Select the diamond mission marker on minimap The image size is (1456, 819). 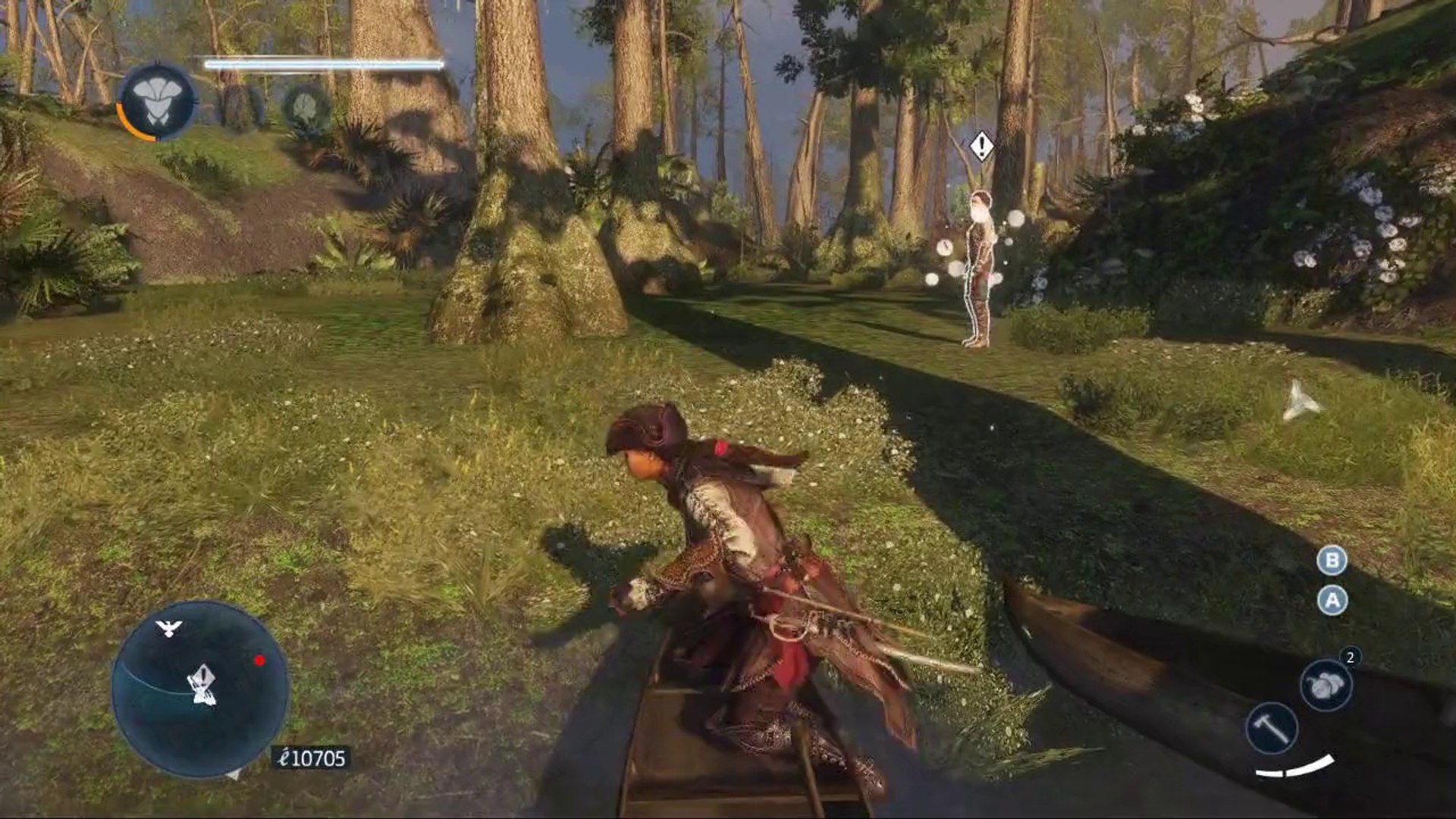(x=202, y=679)
